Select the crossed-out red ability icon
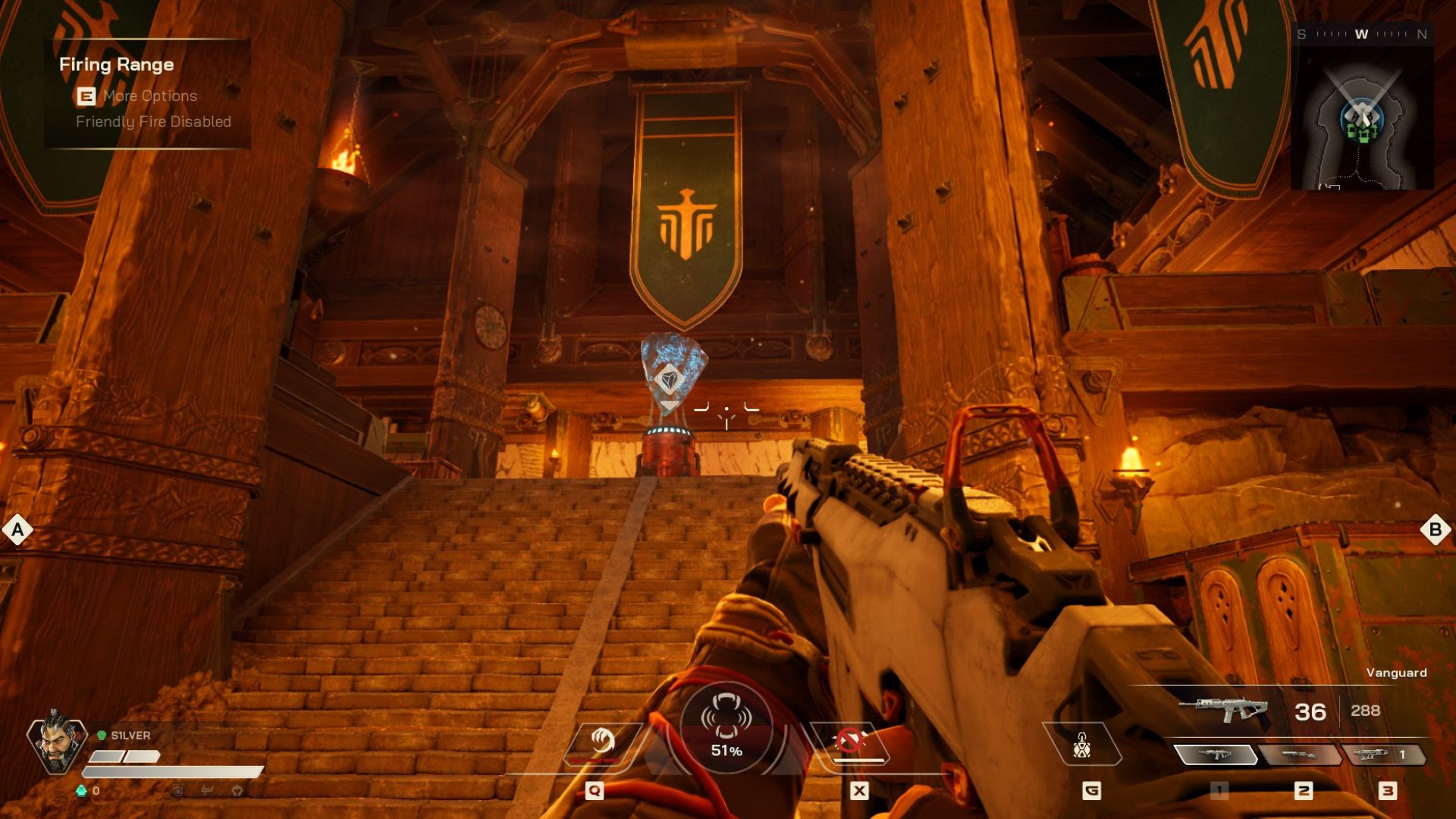This screenshot has height=819, width=1456. (x=851, y=741)
